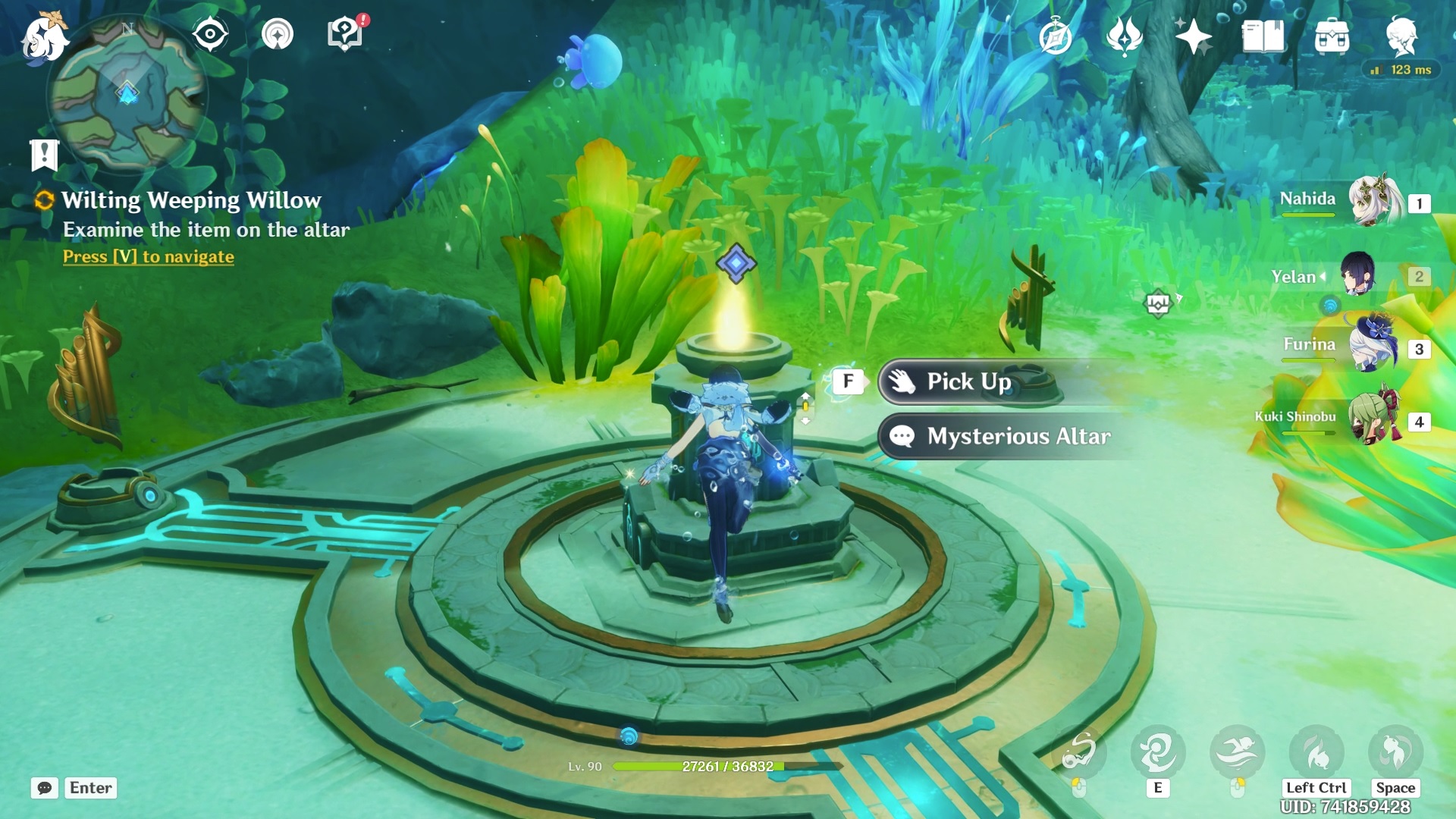Image resolution: width=1456 pixels, height=819 pixels.
Task: Open the Paimon menu icon
Action: coord(44,36)
